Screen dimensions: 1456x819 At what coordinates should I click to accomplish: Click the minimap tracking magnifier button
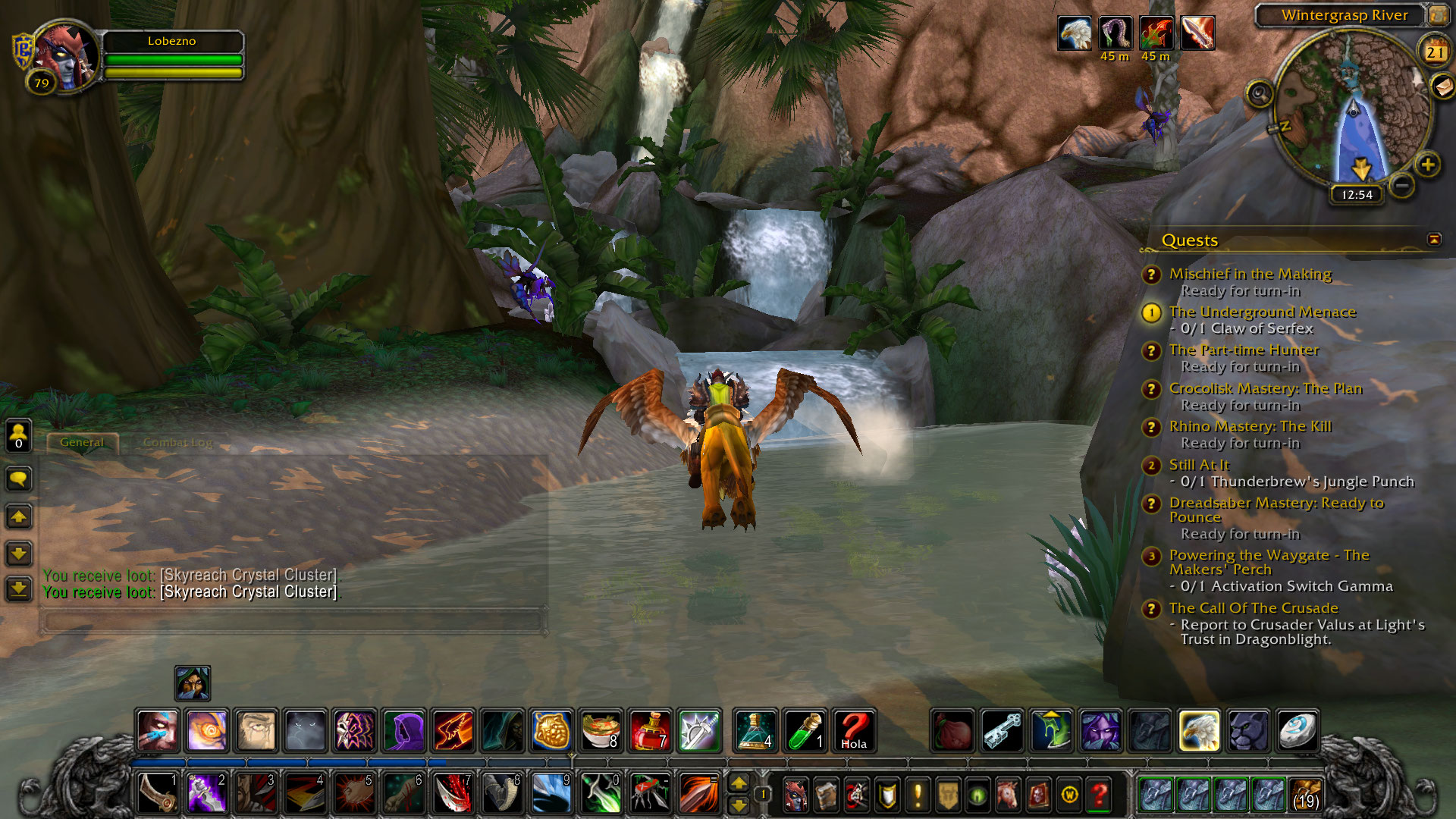coord(1260,95)
